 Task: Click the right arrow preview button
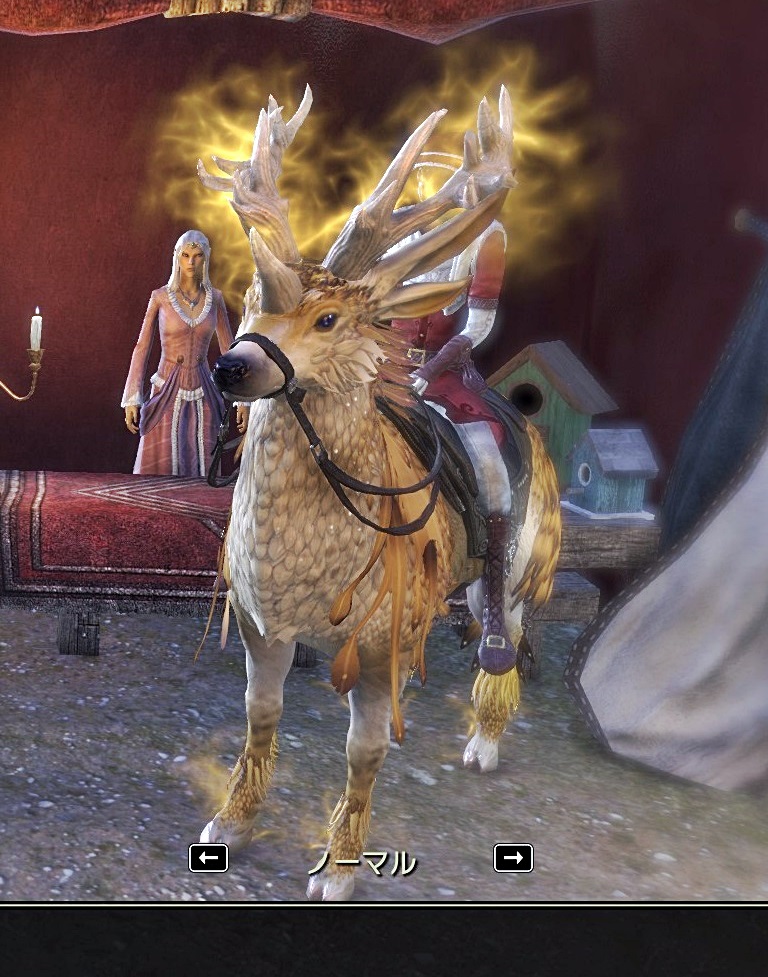click(513, 858)
